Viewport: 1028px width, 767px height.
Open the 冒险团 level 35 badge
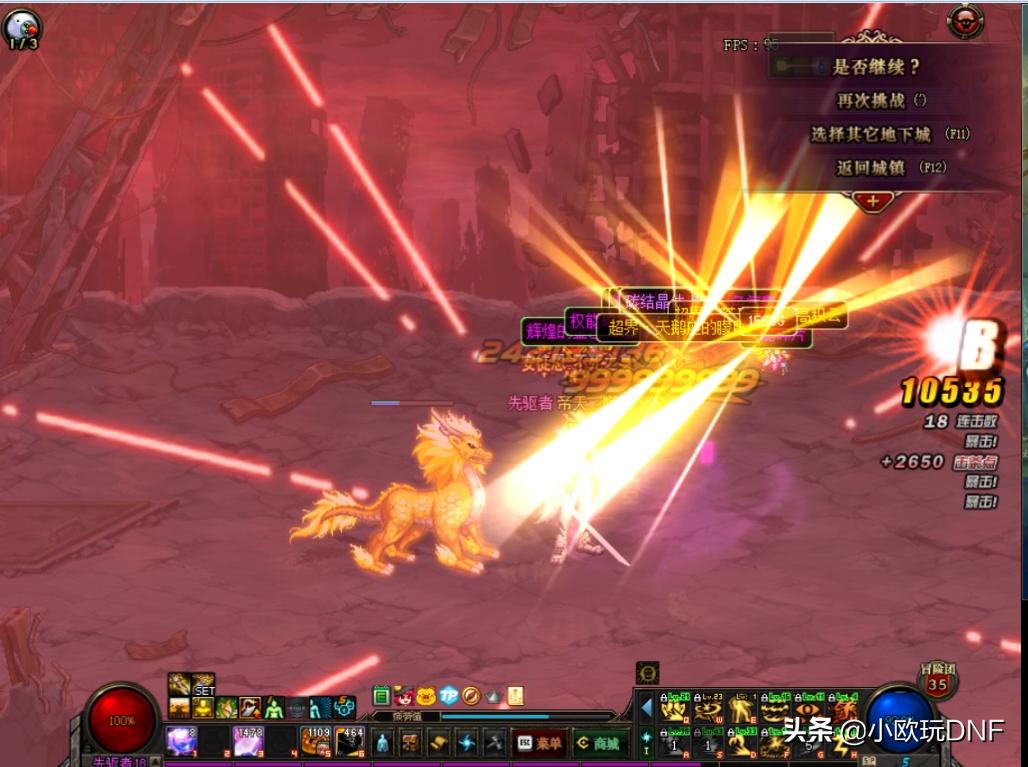point(937,682)
